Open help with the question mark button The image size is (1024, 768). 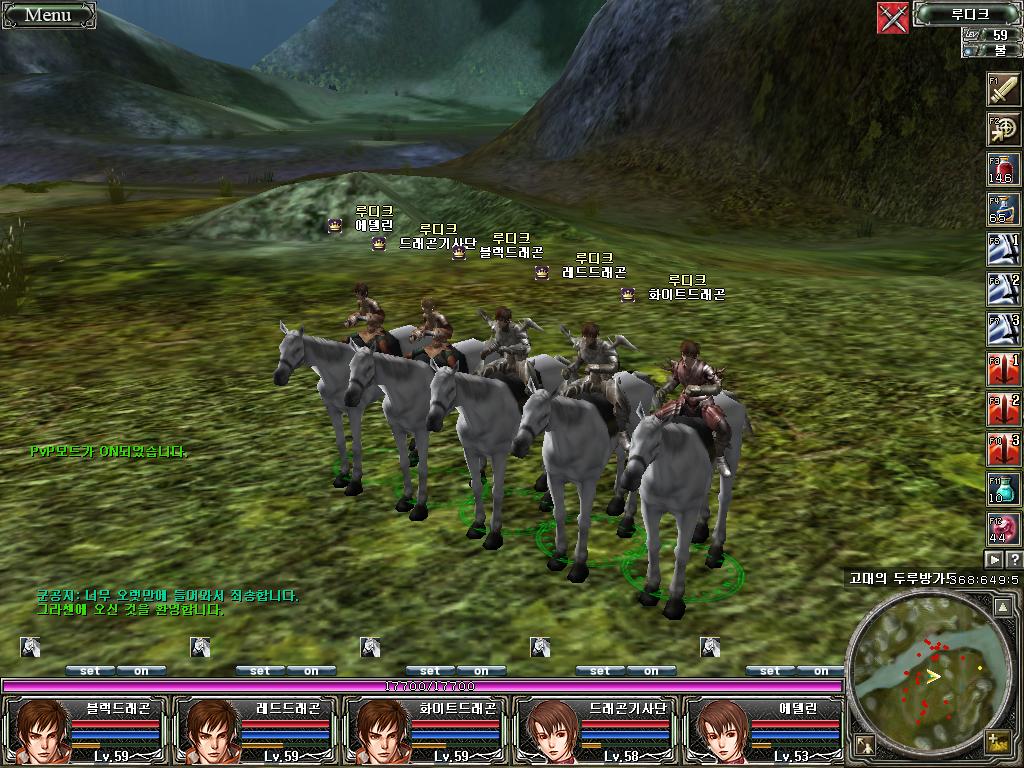pyautogui.click(x=1013, y=559)
